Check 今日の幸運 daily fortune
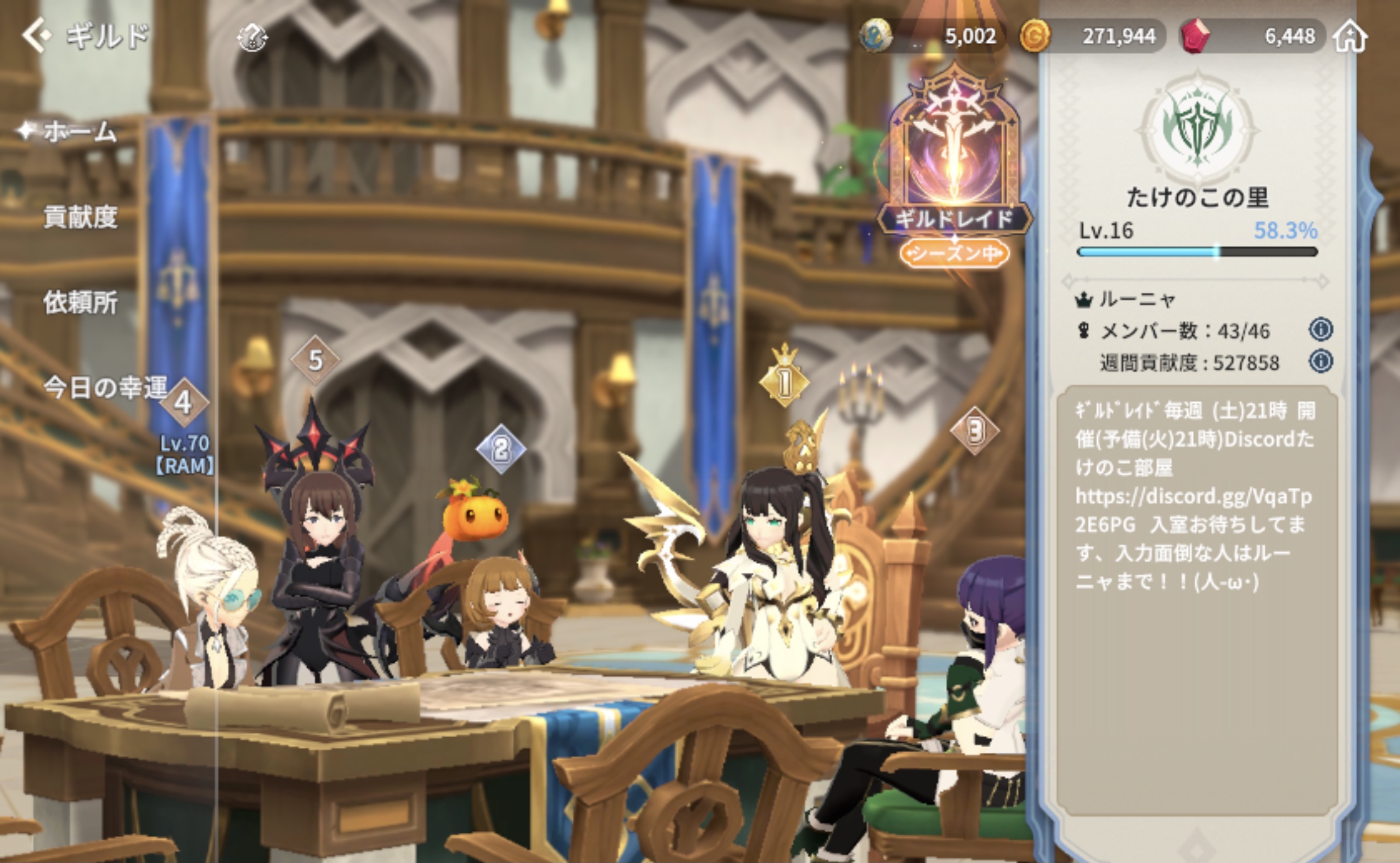Viewport: 1400px width, 863px height. point(104,387)
